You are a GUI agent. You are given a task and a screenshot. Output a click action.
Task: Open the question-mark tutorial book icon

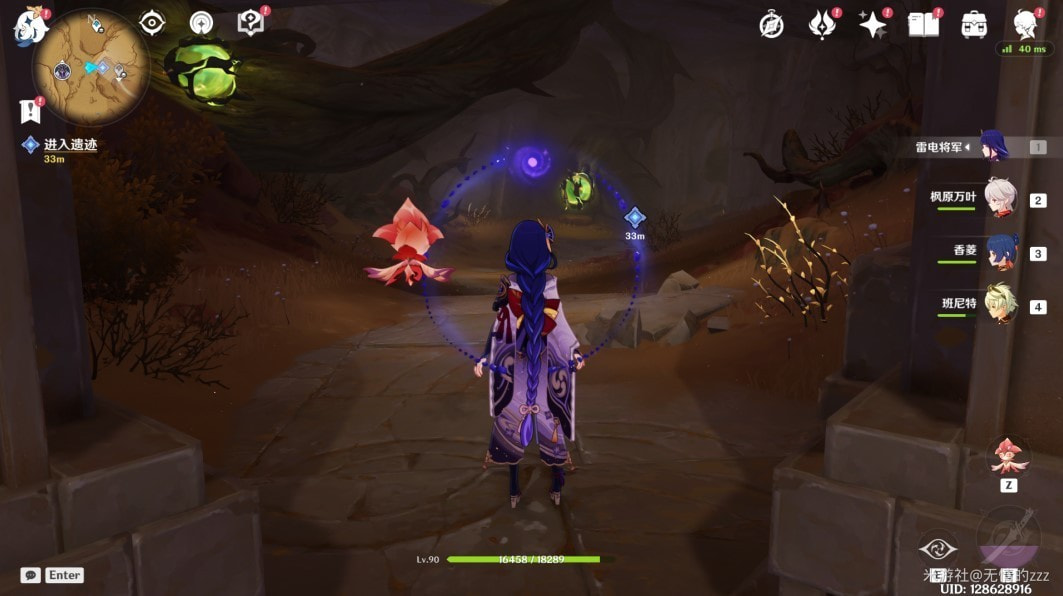click(x=250, y=23)
